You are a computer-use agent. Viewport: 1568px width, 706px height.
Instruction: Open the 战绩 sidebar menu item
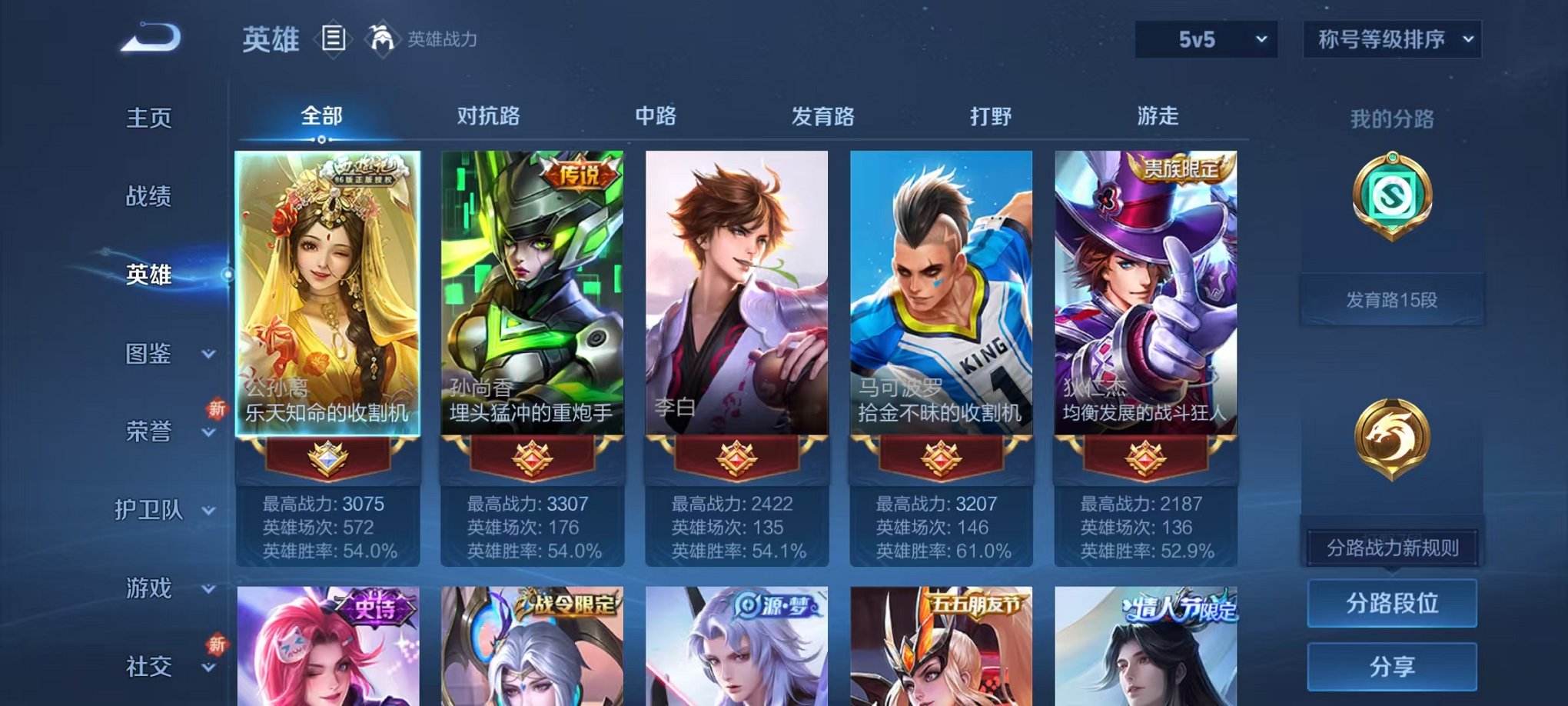pyautogui.click(x=149, y=197)
